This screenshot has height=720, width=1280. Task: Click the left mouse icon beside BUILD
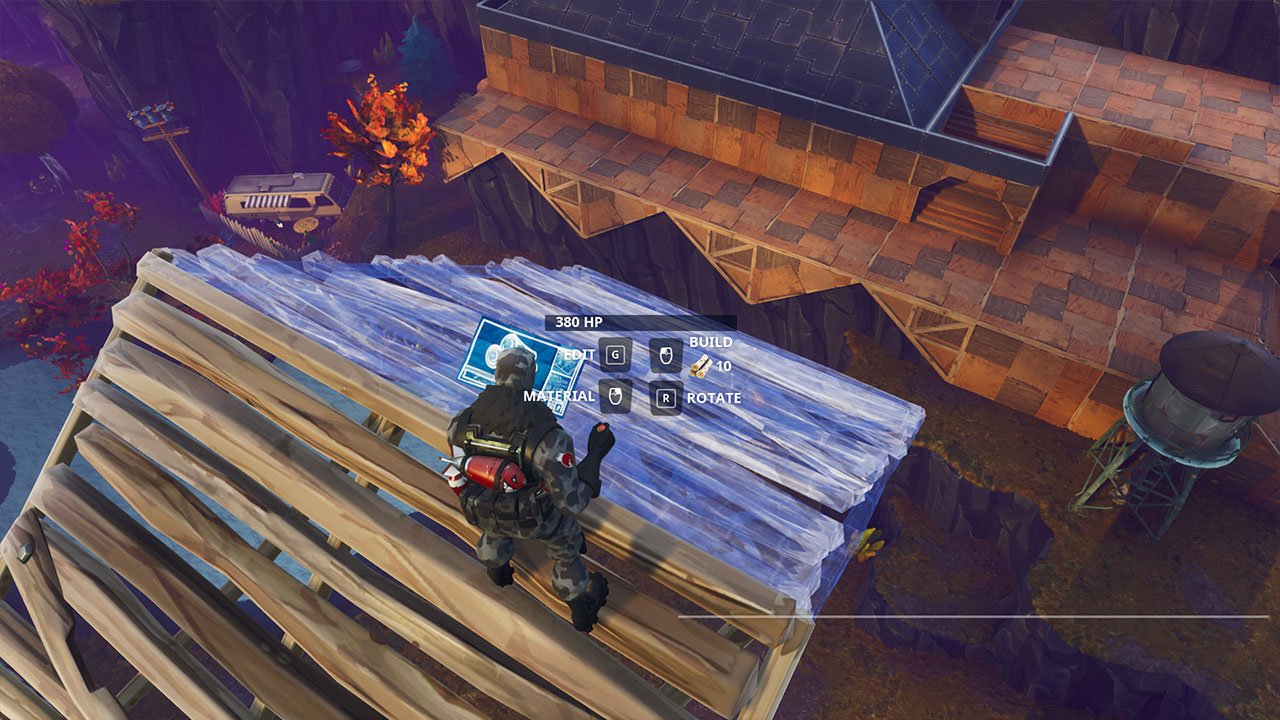665,356
